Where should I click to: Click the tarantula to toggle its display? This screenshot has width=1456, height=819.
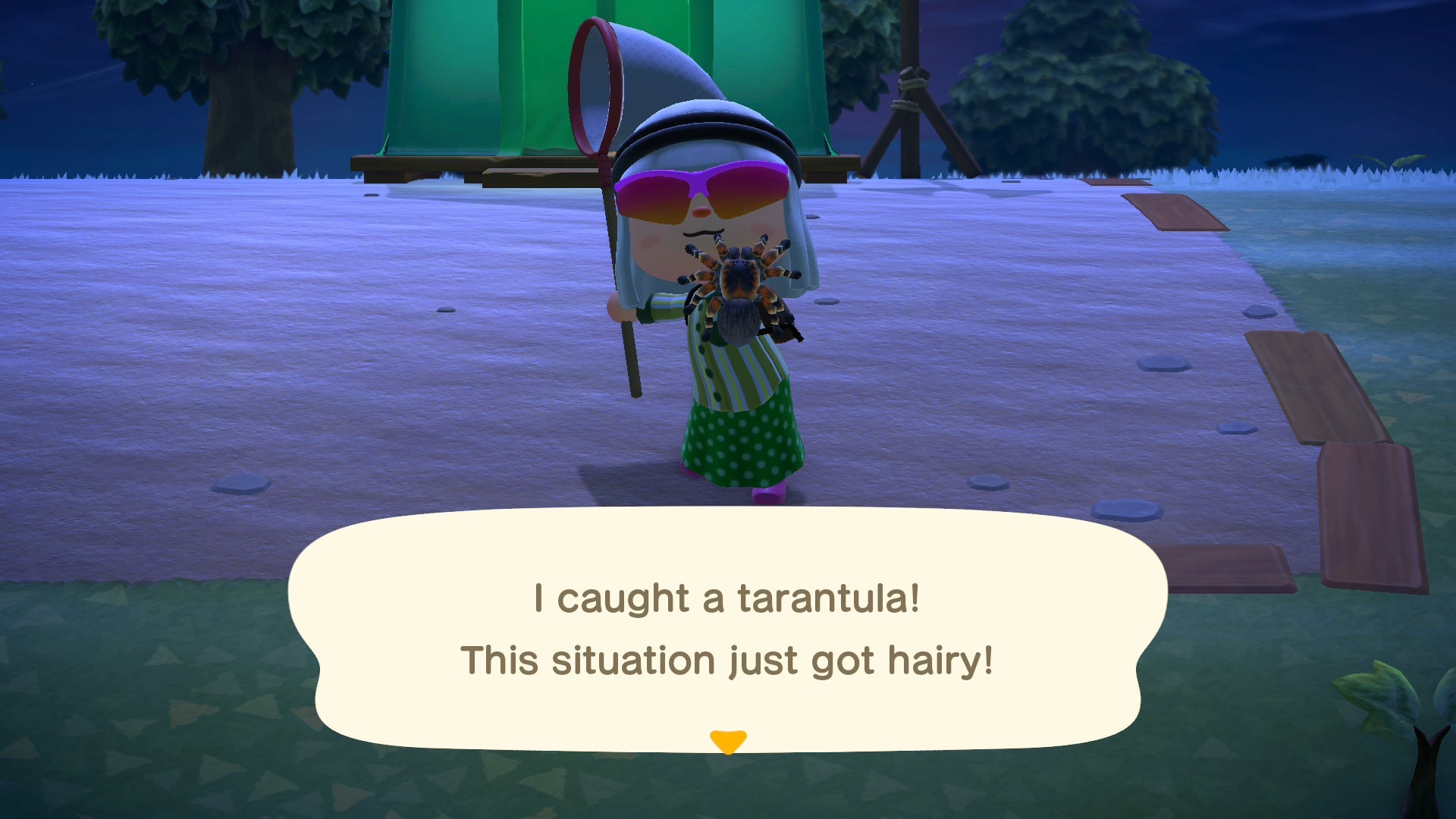[739, 292]
